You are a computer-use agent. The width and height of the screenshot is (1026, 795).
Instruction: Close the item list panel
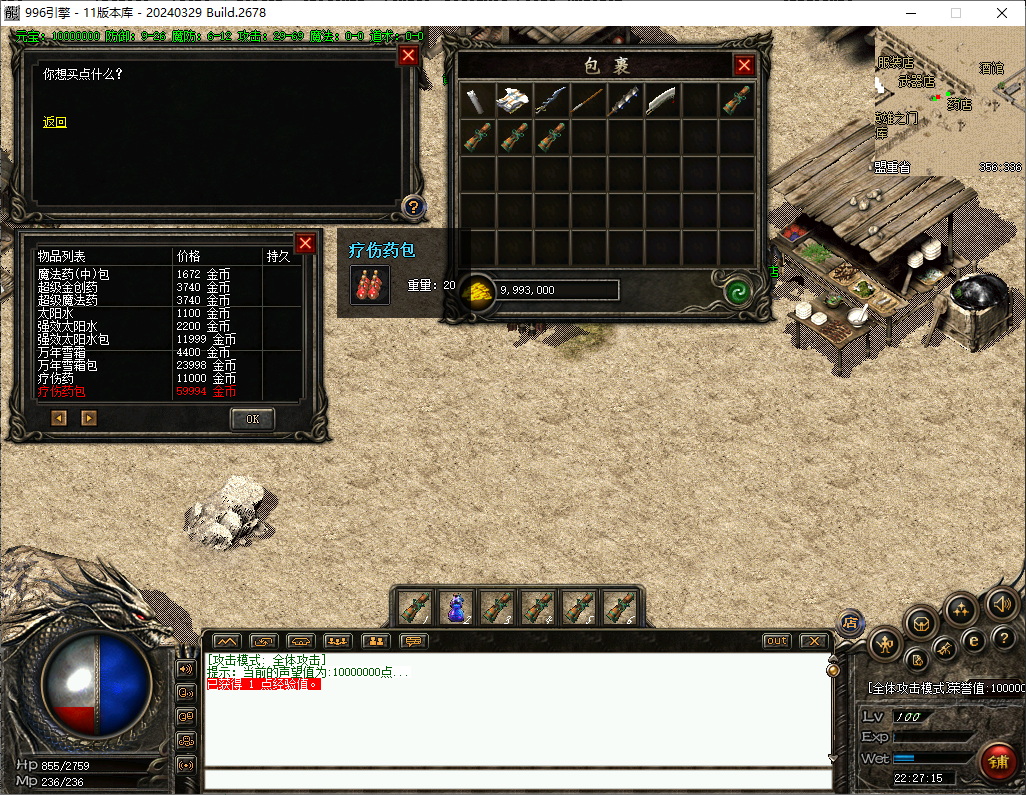[305, 243]
